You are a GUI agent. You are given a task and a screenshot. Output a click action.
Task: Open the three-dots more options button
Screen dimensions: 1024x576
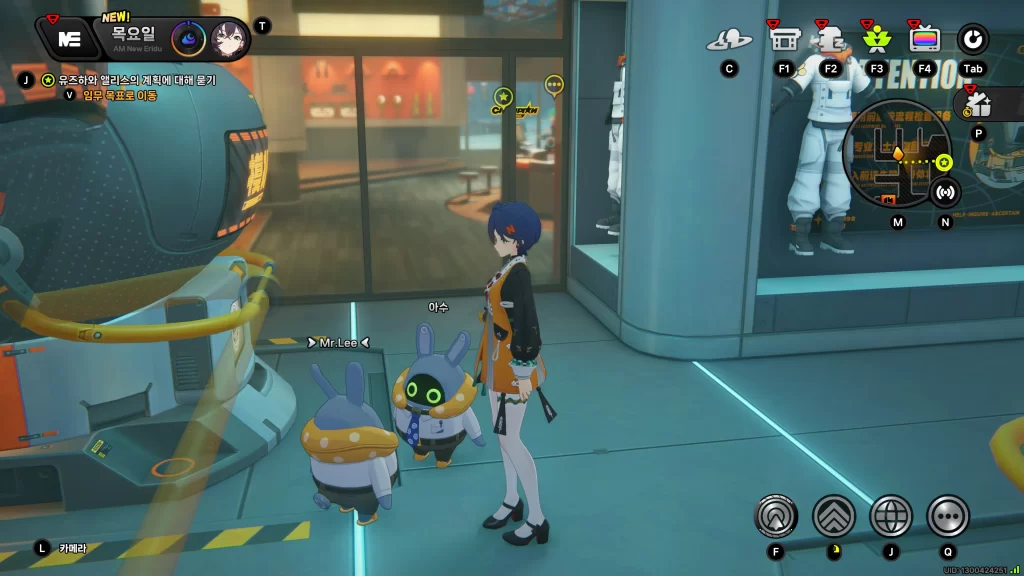coord(948,516)
